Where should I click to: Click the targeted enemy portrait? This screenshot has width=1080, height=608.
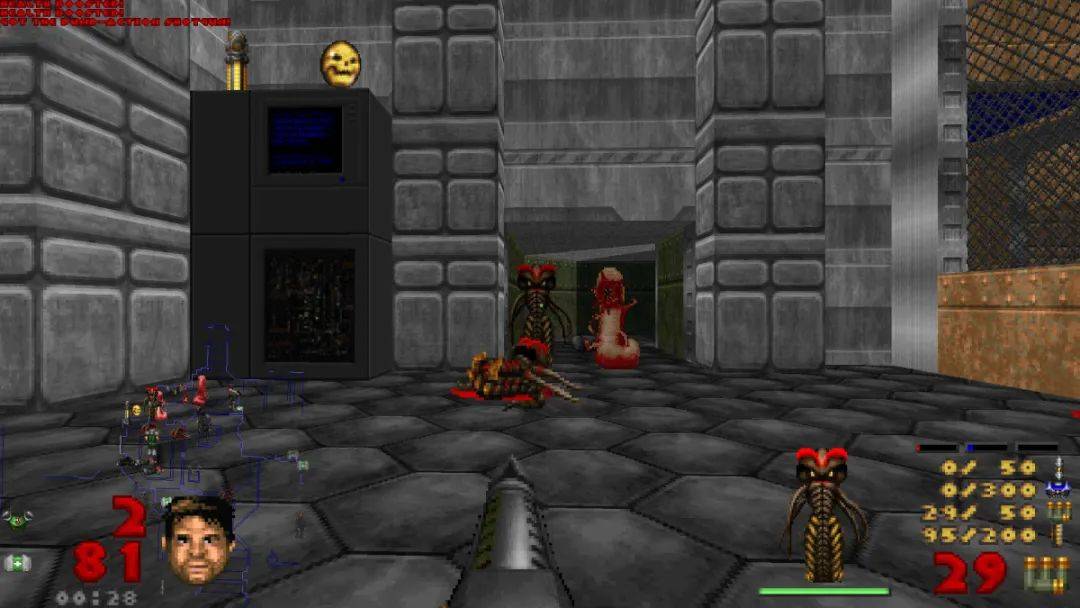[823, 515]
